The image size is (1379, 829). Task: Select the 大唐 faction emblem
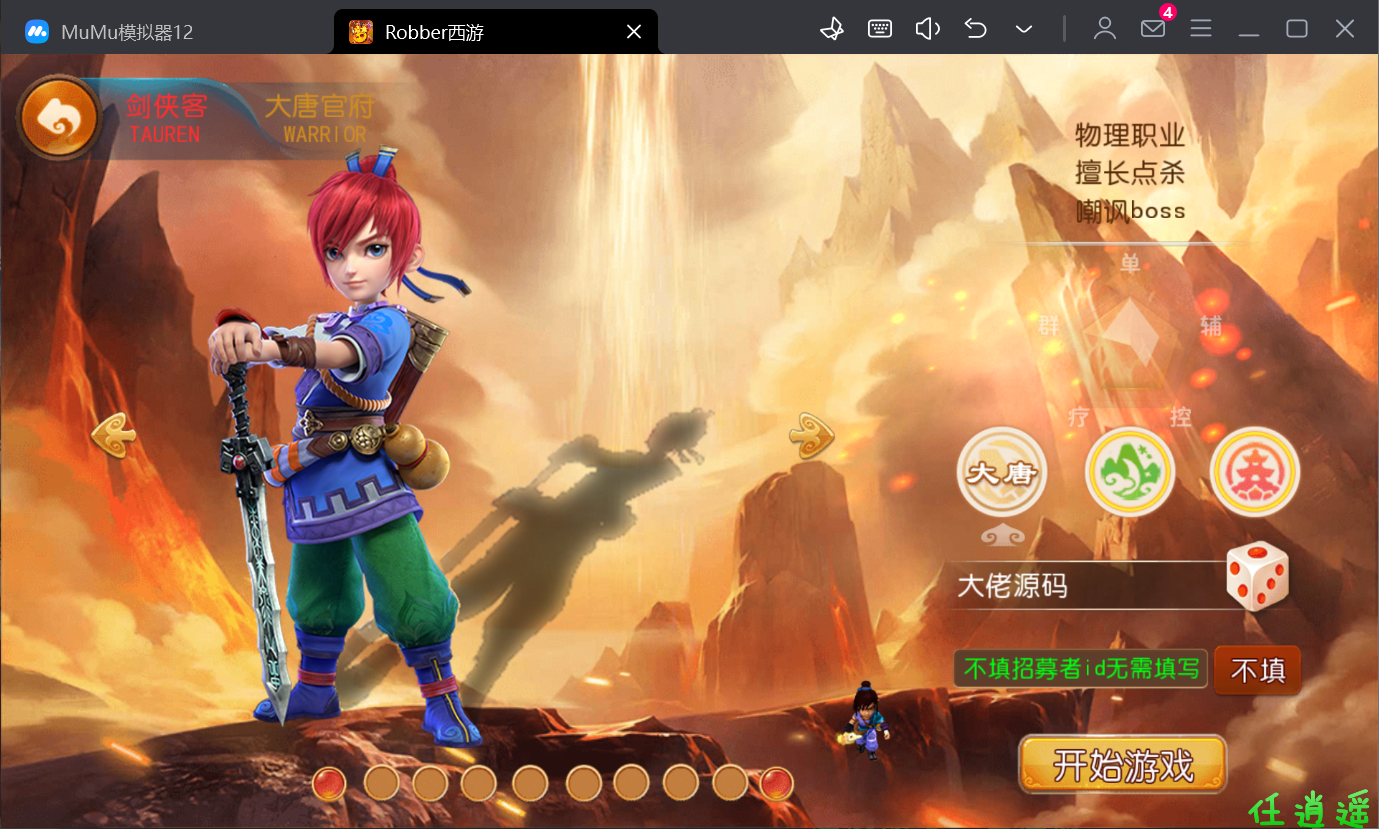pos(1002,472)
